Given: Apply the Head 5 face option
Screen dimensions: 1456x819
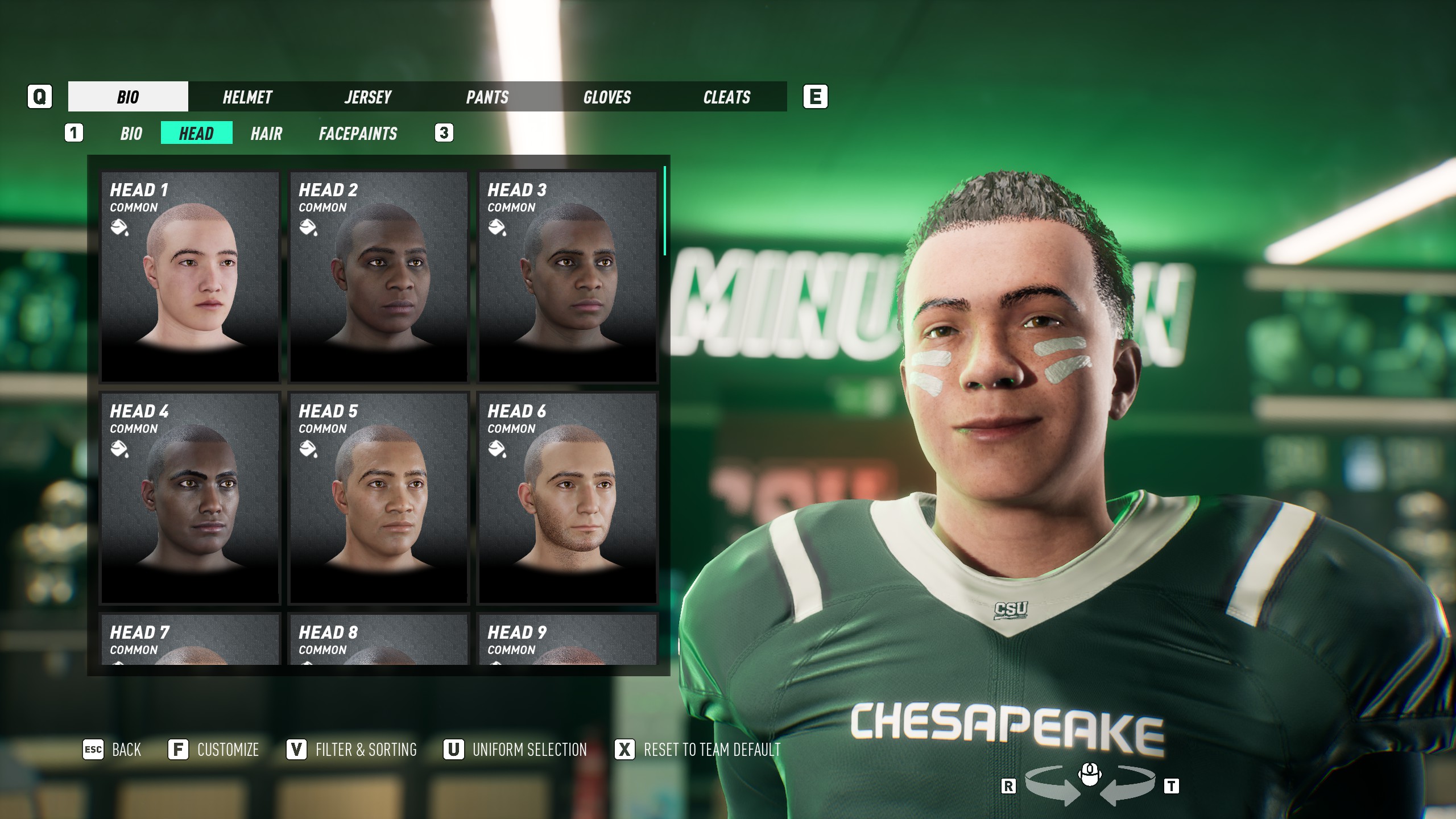Looking at the screenshot, I should tap(379, 498).
